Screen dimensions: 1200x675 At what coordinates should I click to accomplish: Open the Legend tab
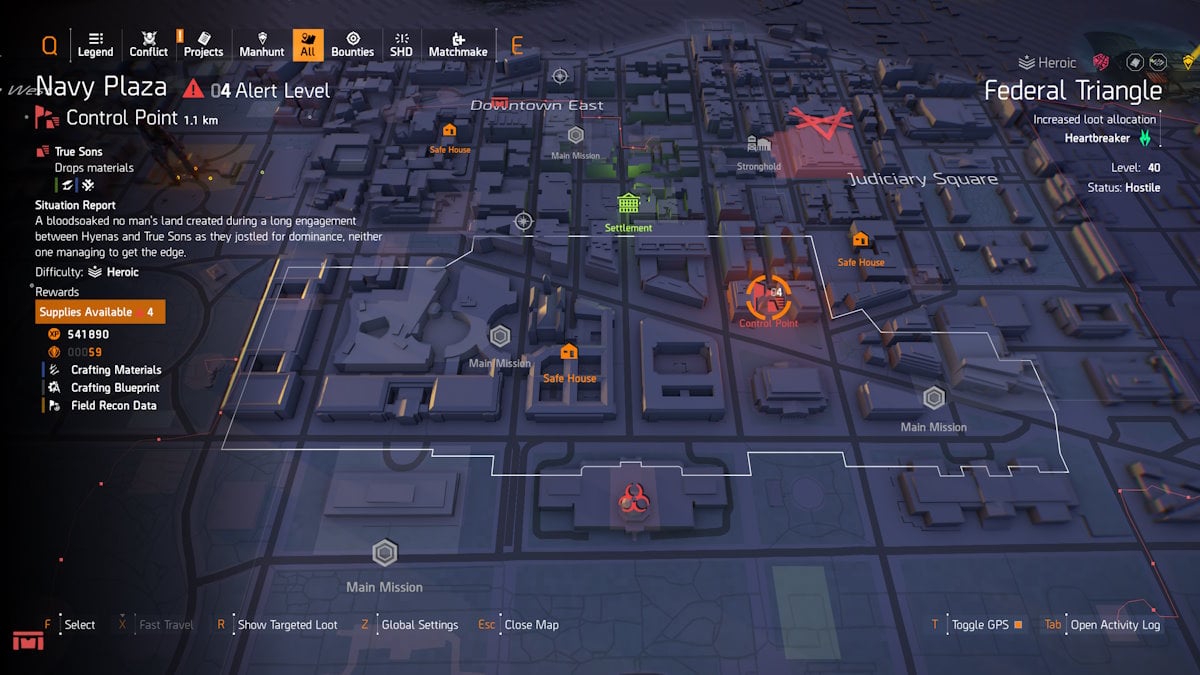(x=95, y=45)
